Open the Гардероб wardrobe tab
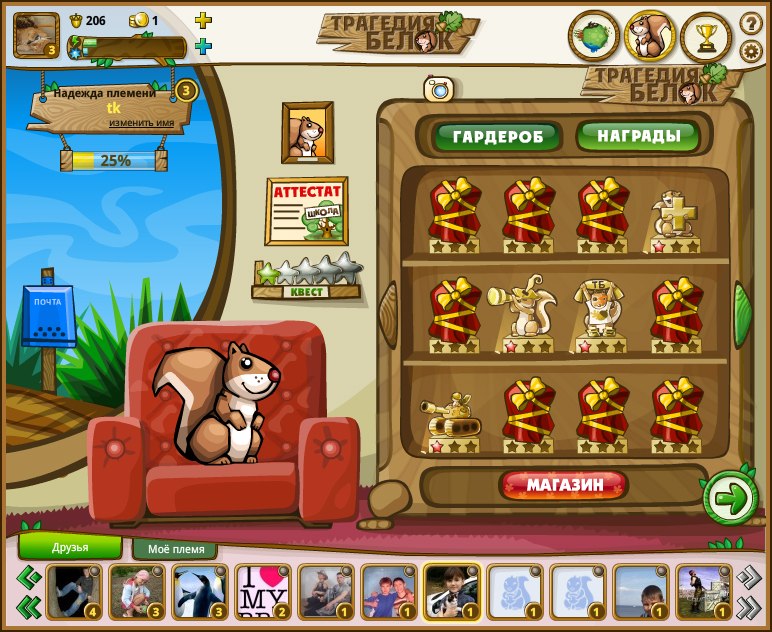This screenshot has width=772, height=632. click(x=496, y=136)
